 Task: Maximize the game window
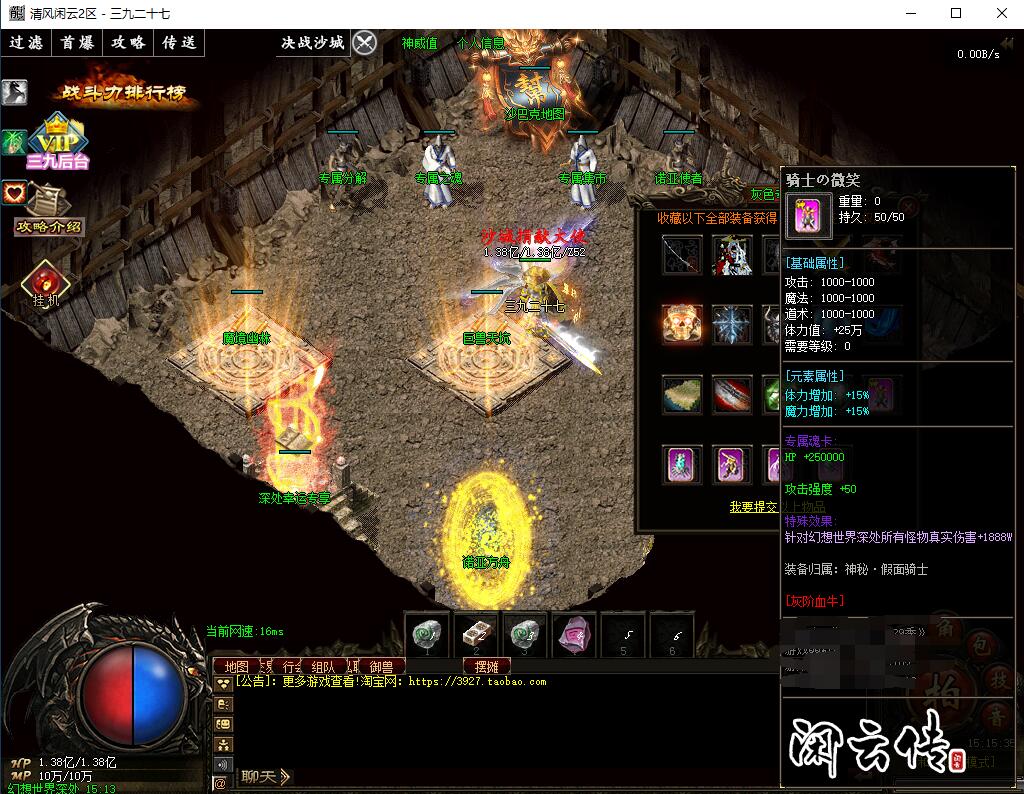coord(956,13)
